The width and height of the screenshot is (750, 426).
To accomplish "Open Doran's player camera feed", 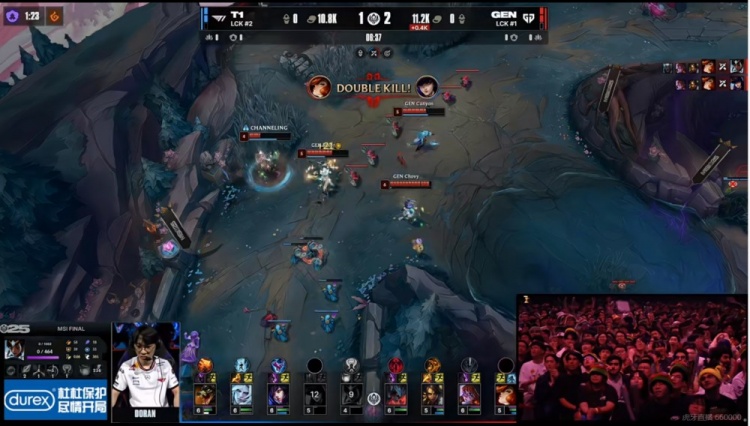I will (x=146, y=366).
